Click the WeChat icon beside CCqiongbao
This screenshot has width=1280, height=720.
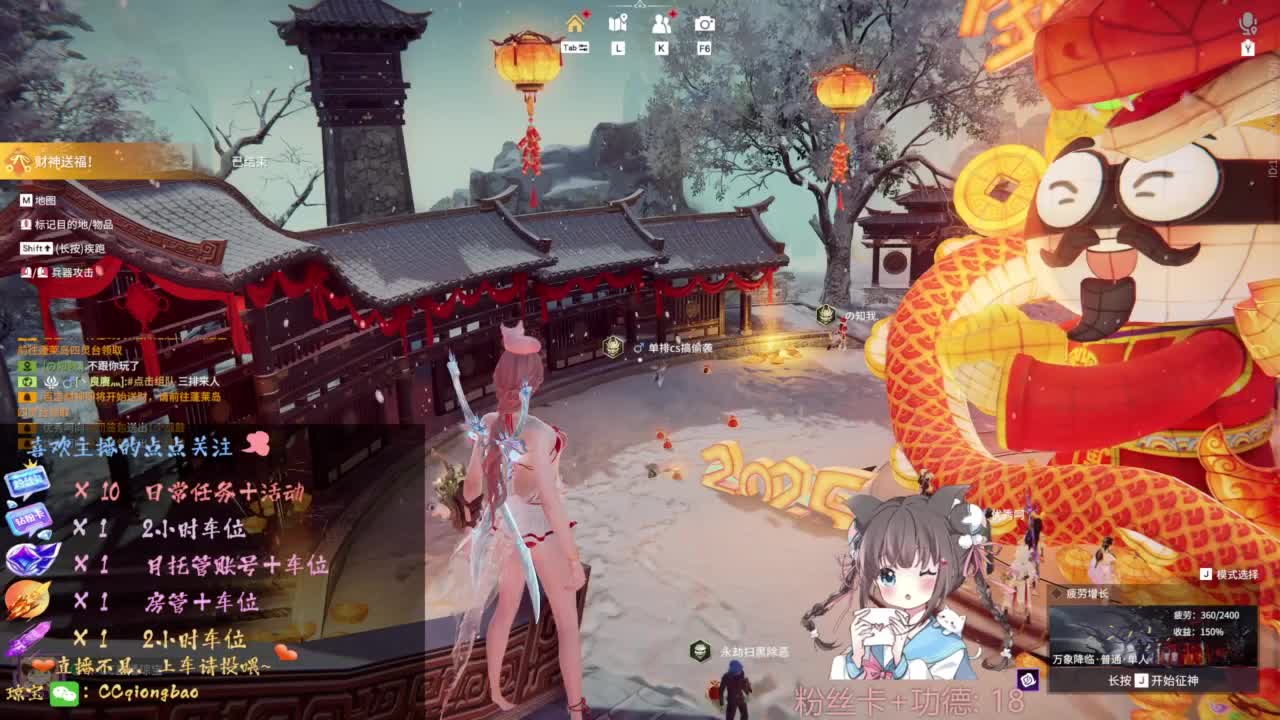click(65, 695)
